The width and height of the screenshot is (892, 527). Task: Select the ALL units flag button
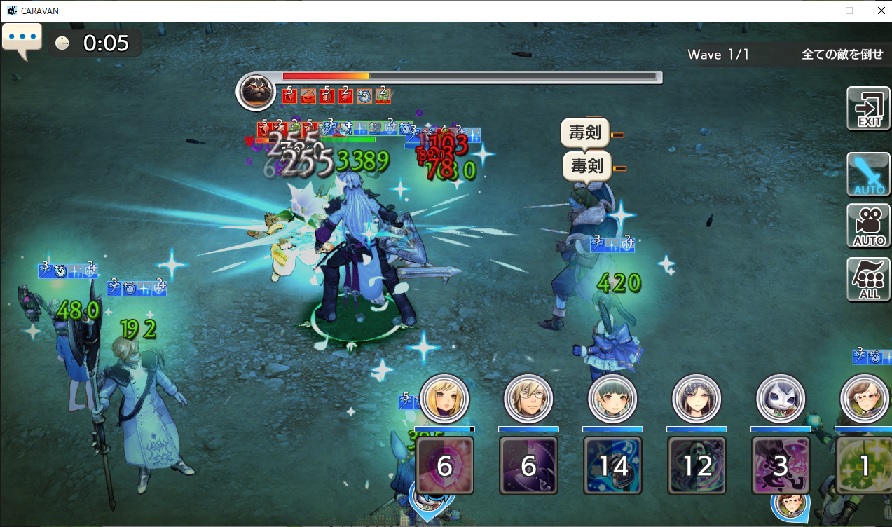(868, 278)
